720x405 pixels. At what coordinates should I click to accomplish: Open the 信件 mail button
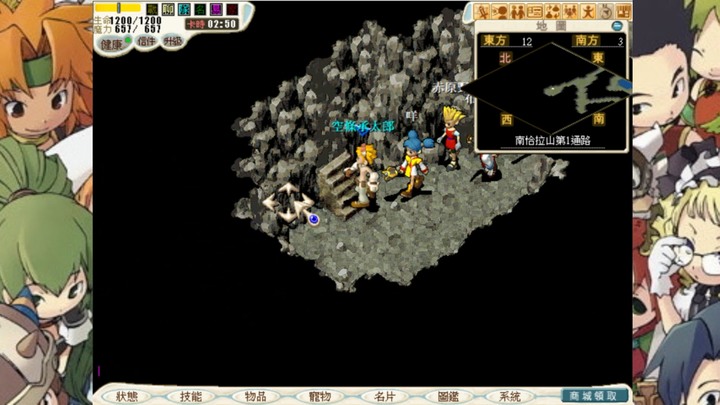[145, 42]
